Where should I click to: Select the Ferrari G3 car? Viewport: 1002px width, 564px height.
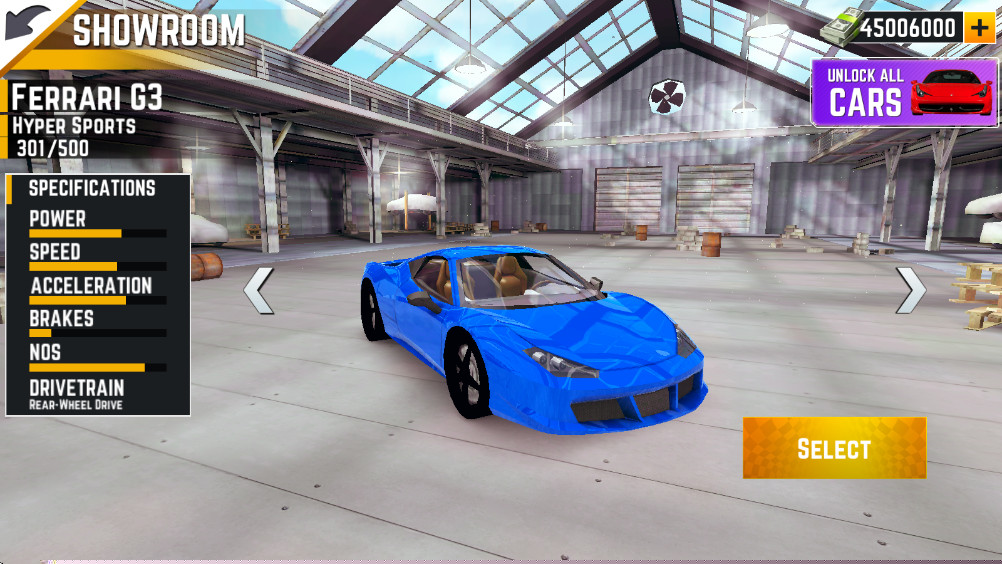coord(834,448)
